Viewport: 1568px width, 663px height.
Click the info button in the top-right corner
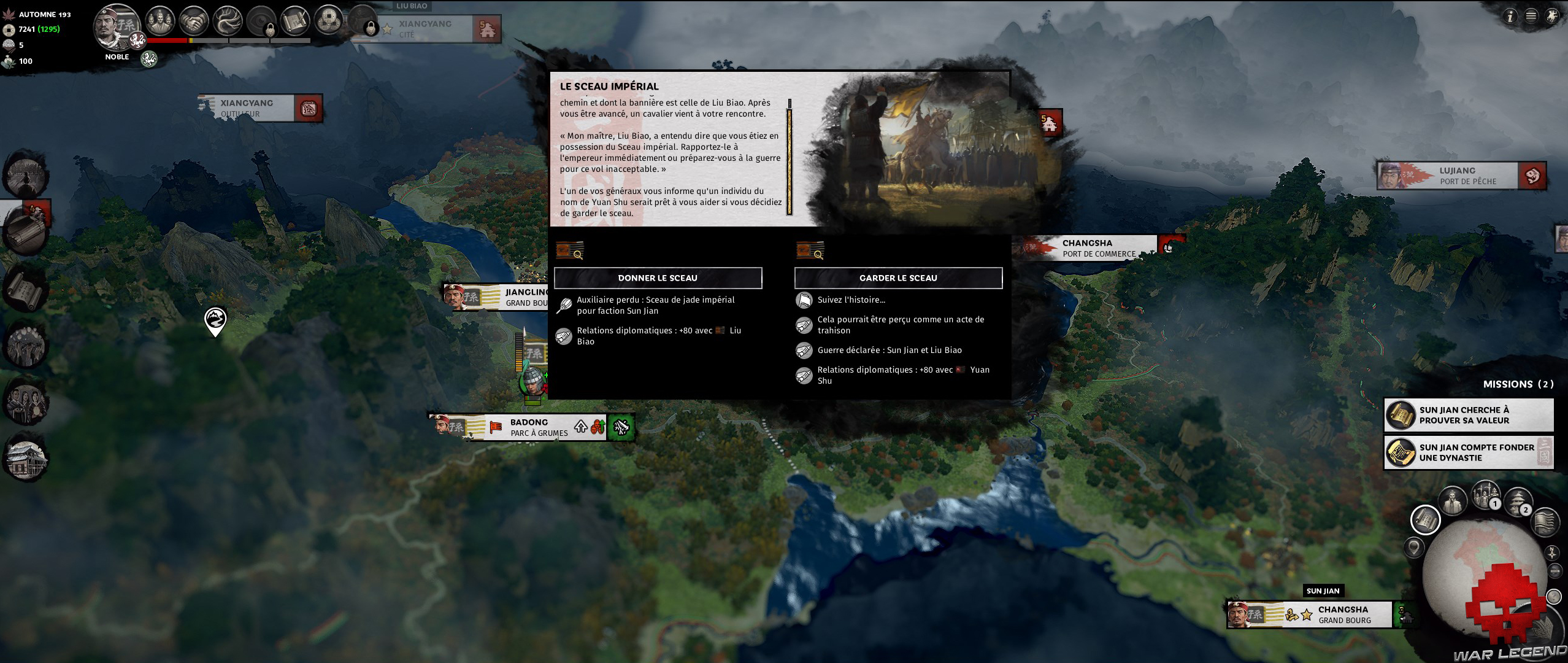pos(1510,16)
